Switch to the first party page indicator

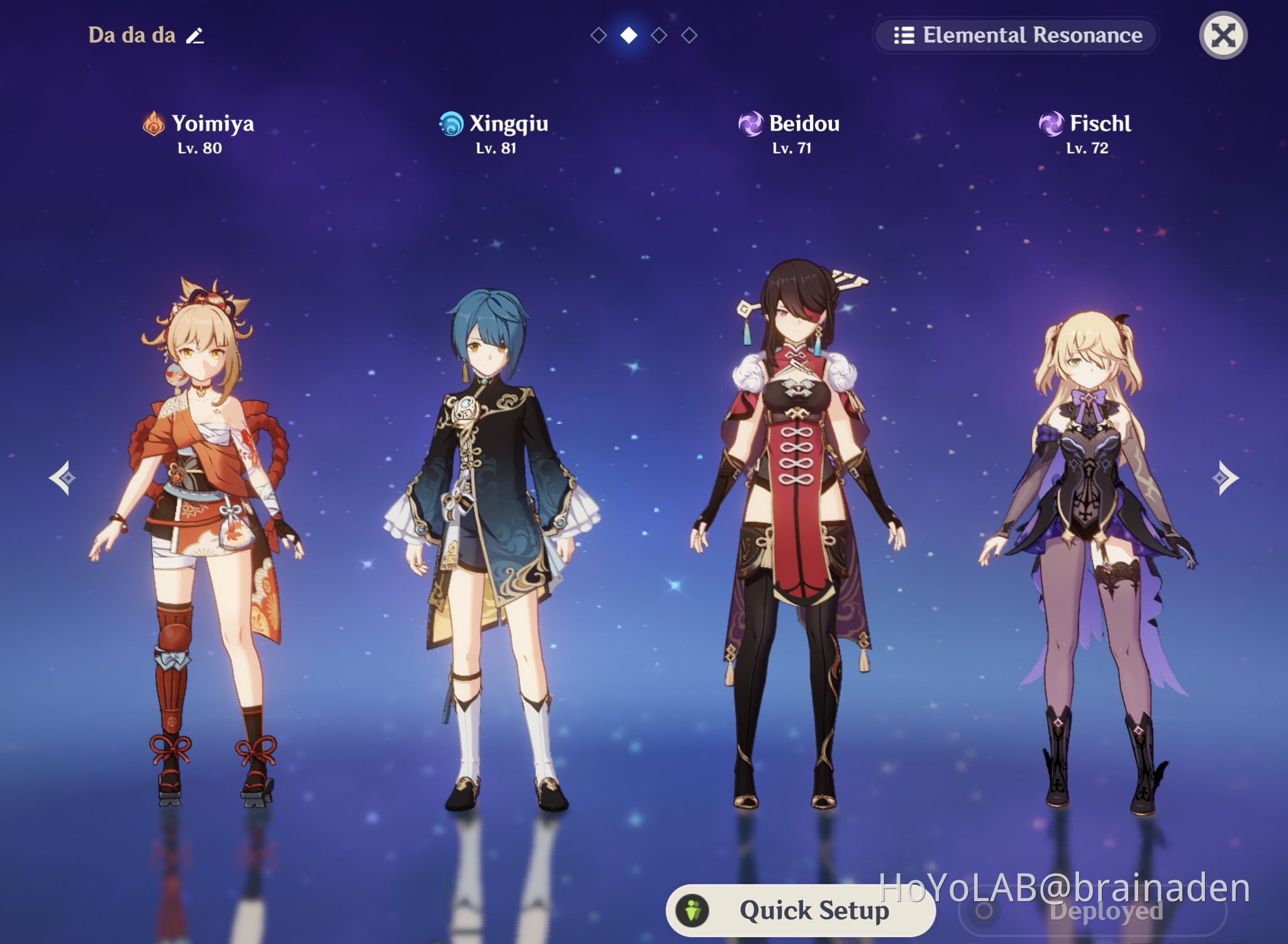(599, 35)
